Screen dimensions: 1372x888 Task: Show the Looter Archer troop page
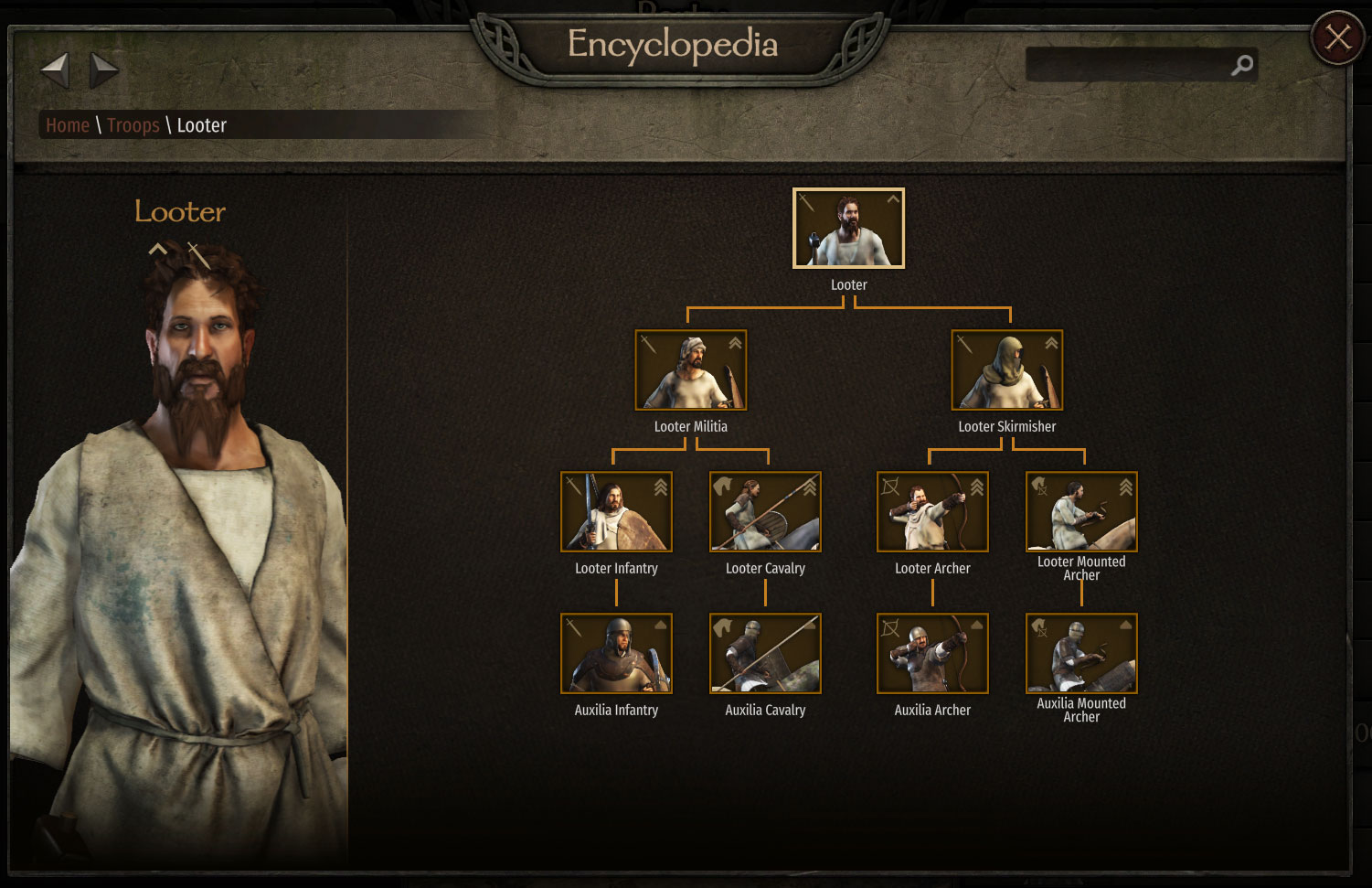click(x=932, y=512)
